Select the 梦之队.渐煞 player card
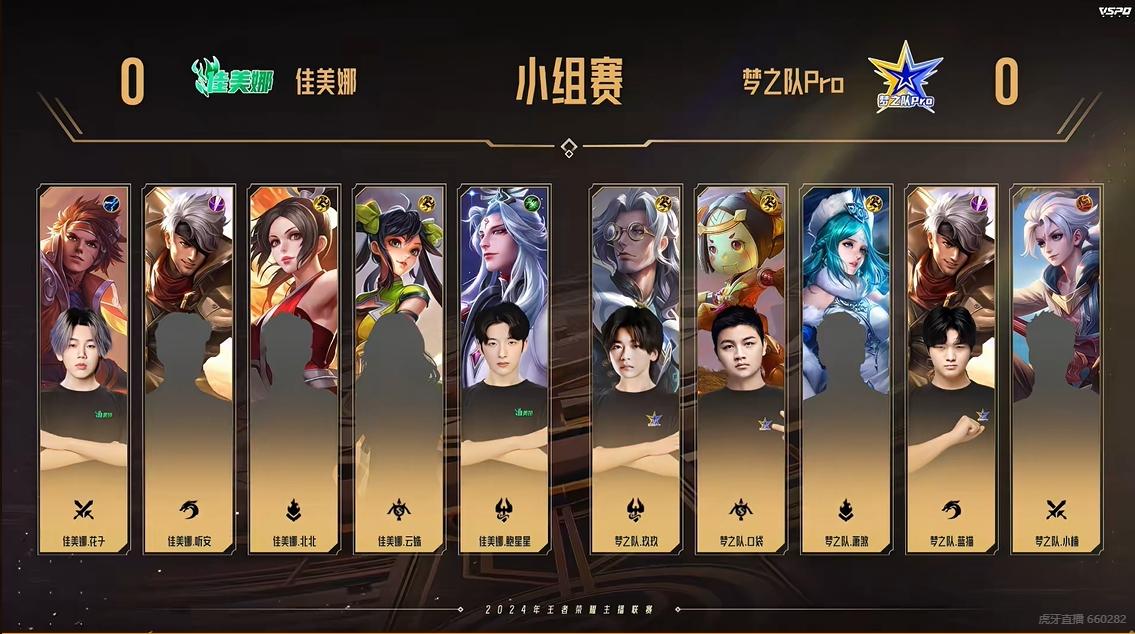This screenshot has width=1135, height=634. point(846,369)
